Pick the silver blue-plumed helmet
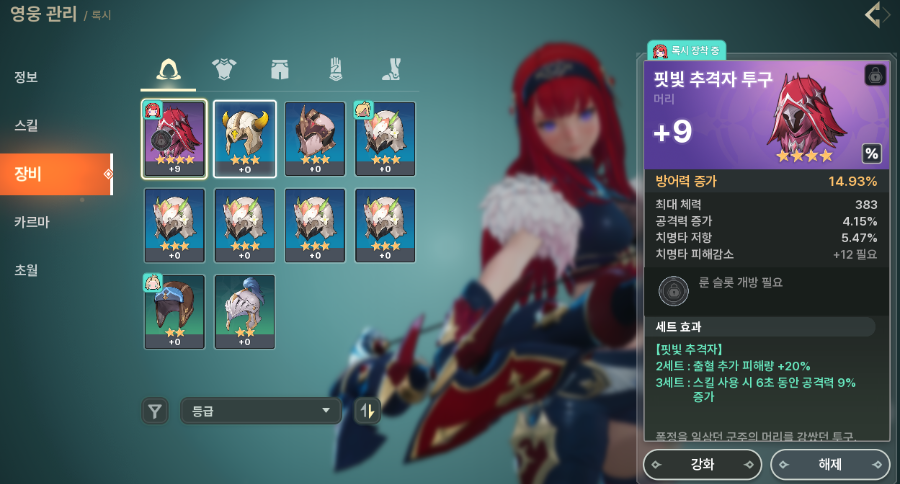900x484 pixels. pyautogui.click(x=245, y=311)
